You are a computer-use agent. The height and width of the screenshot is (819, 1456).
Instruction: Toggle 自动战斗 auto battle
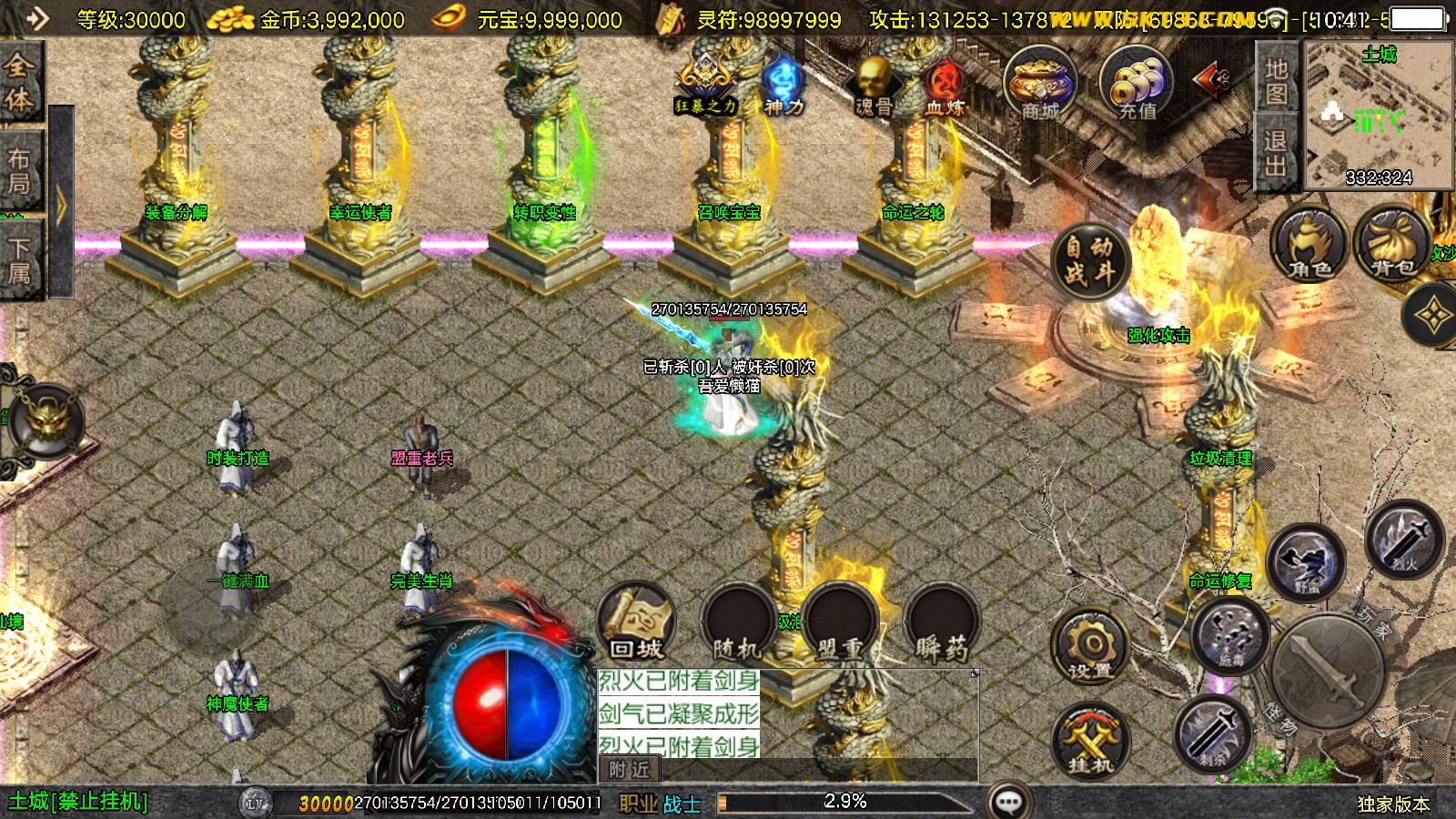point(1089,260)
